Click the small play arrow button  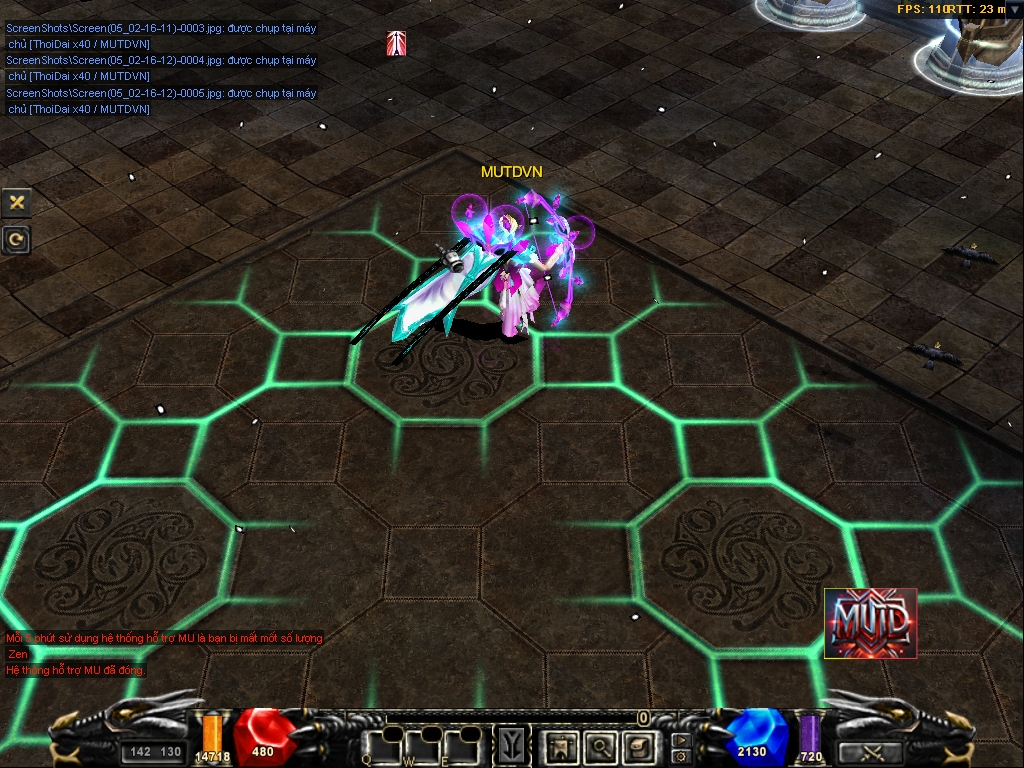point(681,741)
